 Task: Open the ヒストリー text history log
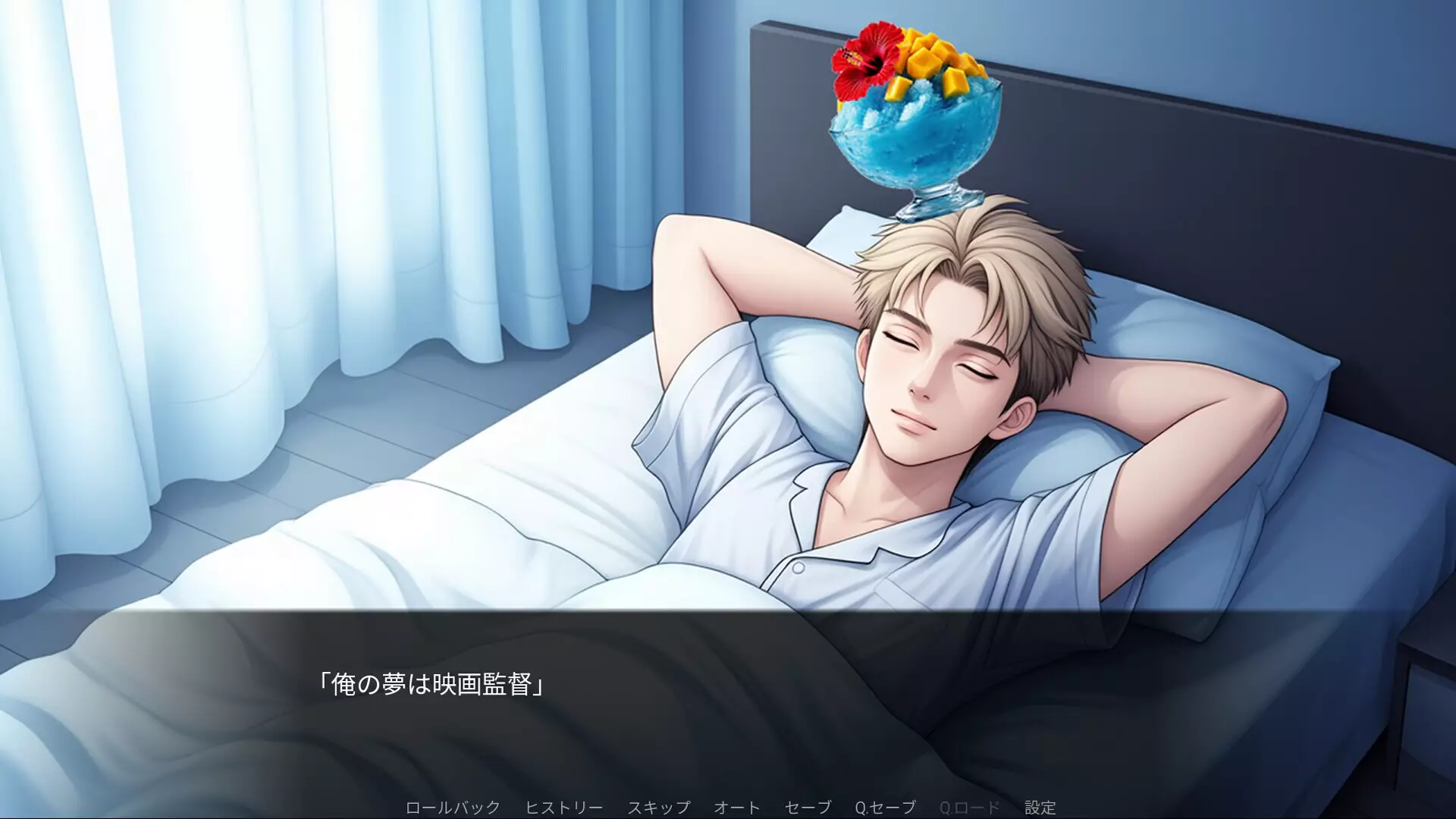tap(563, 807)
